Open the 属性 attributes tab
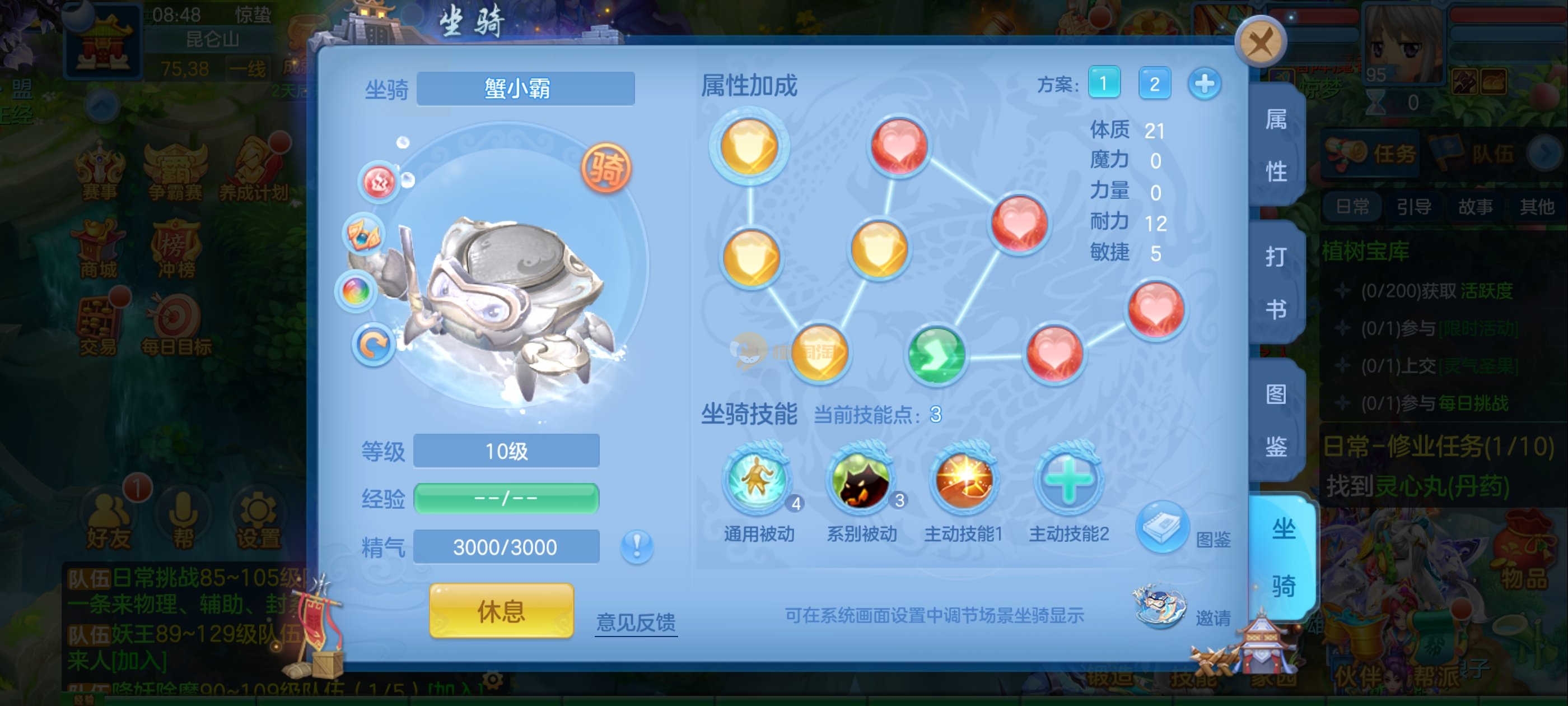Viewport: 1568px width, 706px height. (1276, 145)
